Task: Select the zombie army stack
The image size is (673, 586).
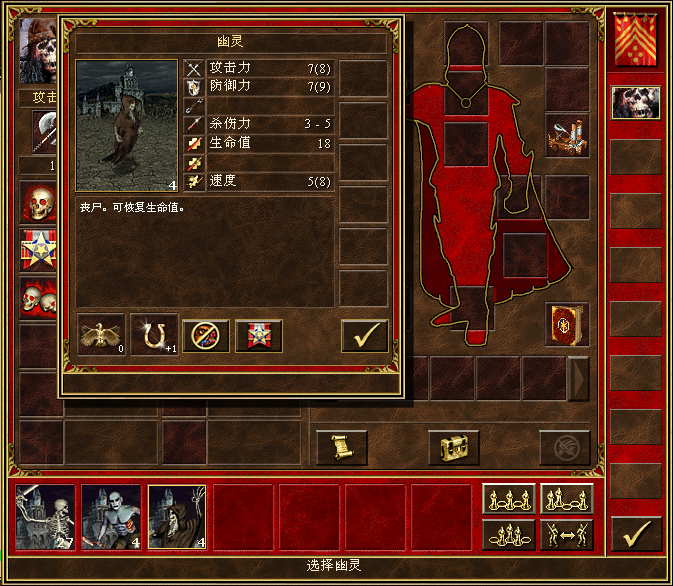Action: 111,517
